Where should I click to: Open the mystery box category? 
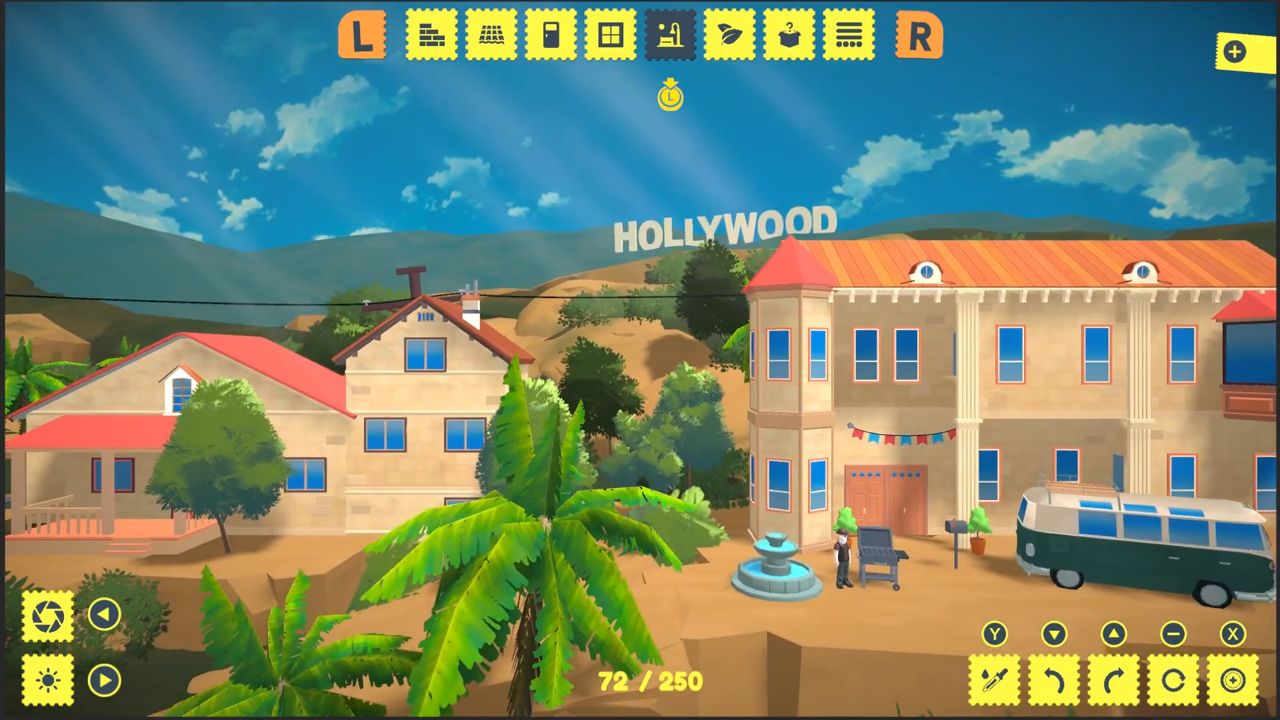point(789,35)
